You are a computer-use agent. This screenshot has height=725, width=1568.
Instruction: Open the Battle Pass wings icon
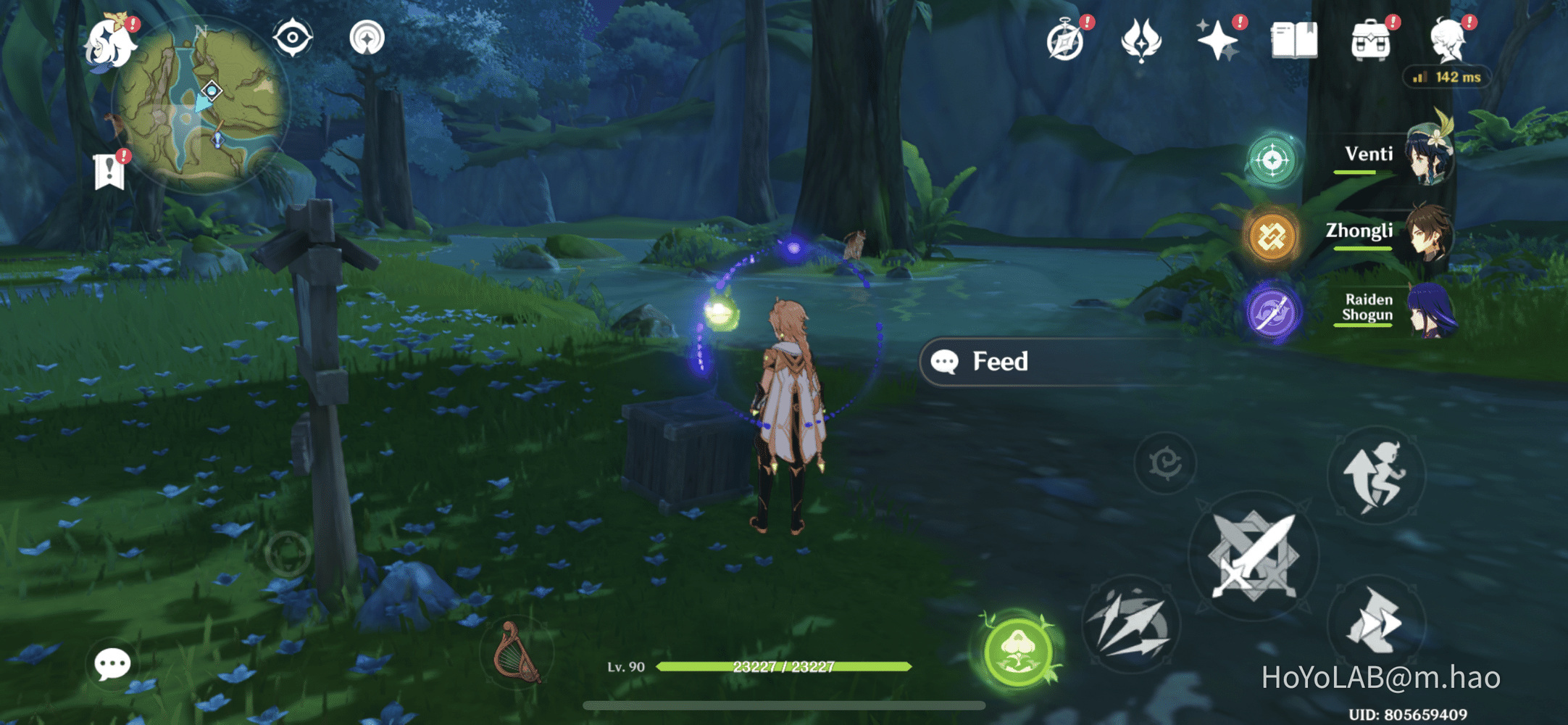tap(1140, 42)
